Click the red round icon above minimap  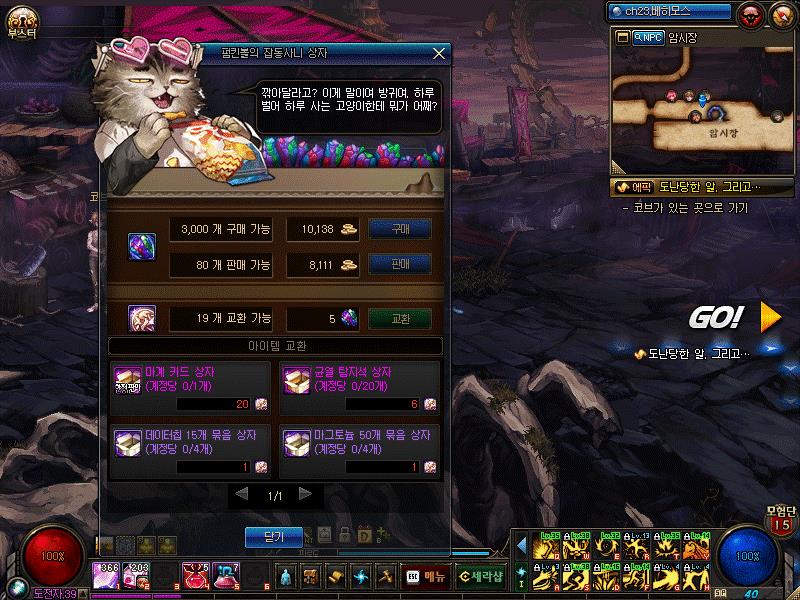[x=752, y=14]
